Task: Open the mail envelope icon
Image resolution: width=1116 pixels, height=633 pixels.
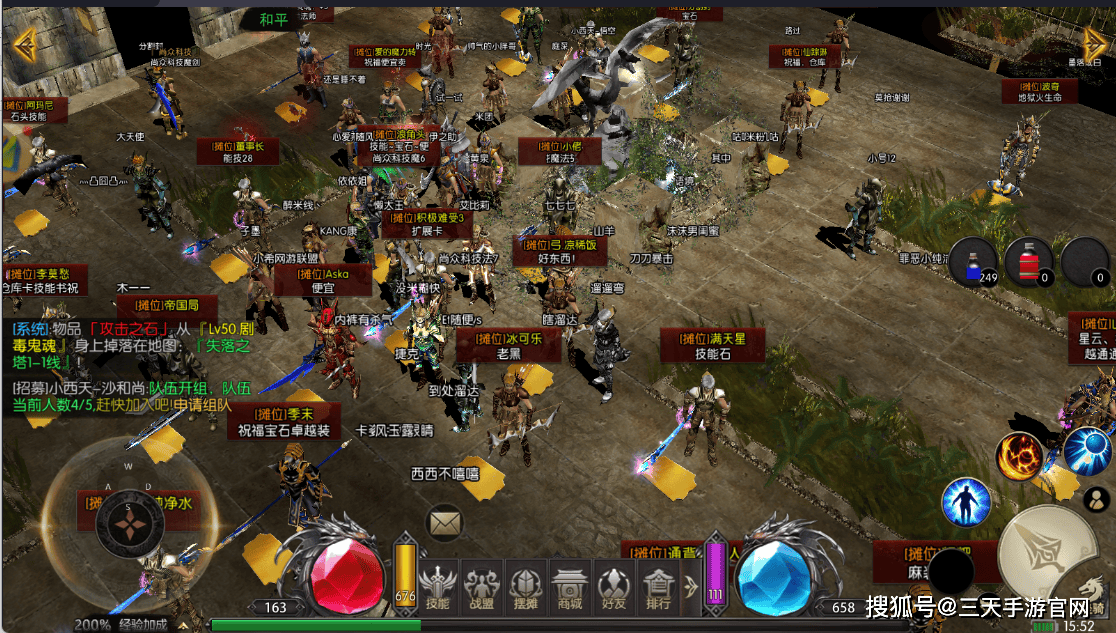Action: click(x=445, y=522)
